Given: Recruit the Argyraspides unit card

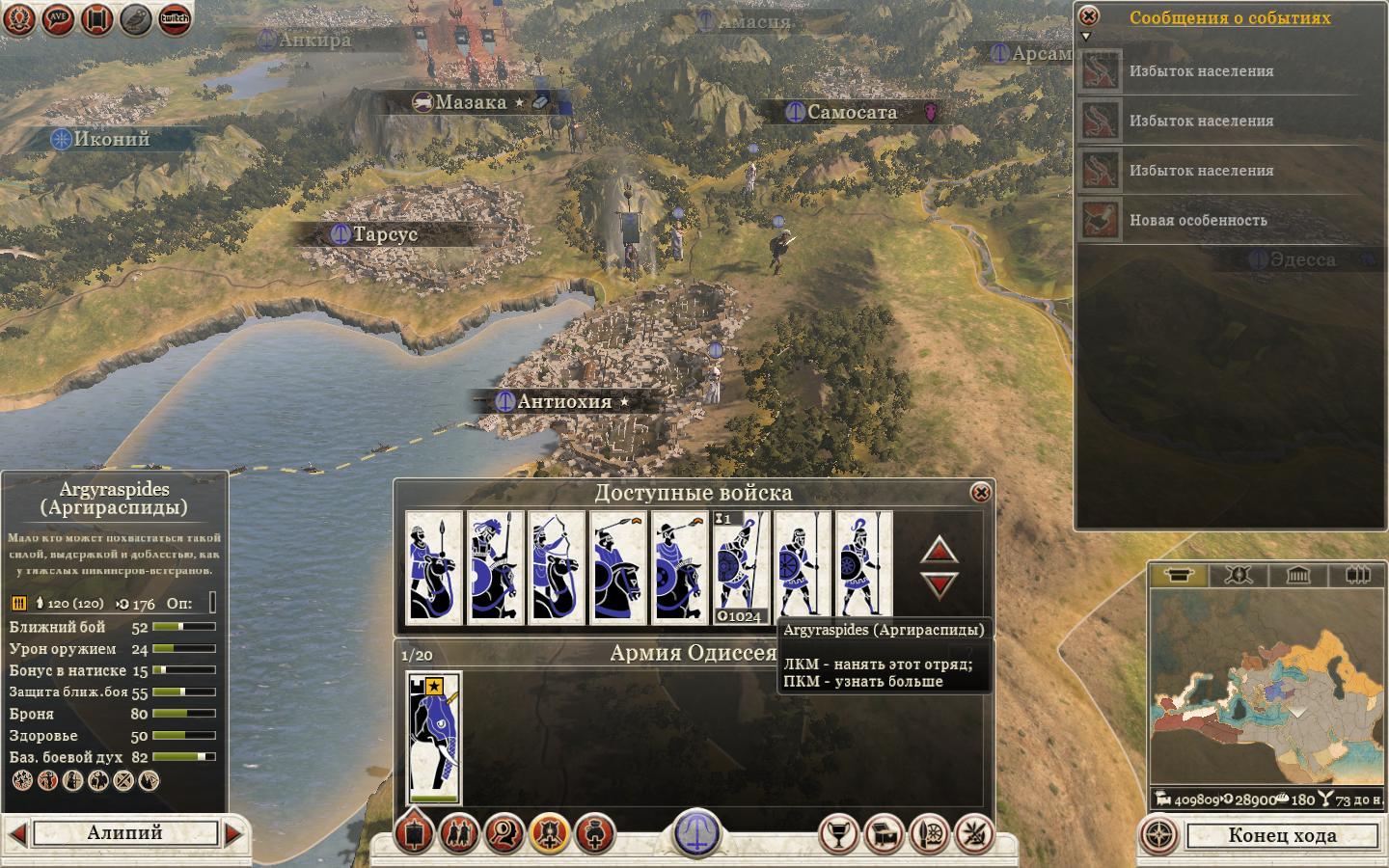Looking at the screenshot, I should pyautogui.click(x=803, y=565).
